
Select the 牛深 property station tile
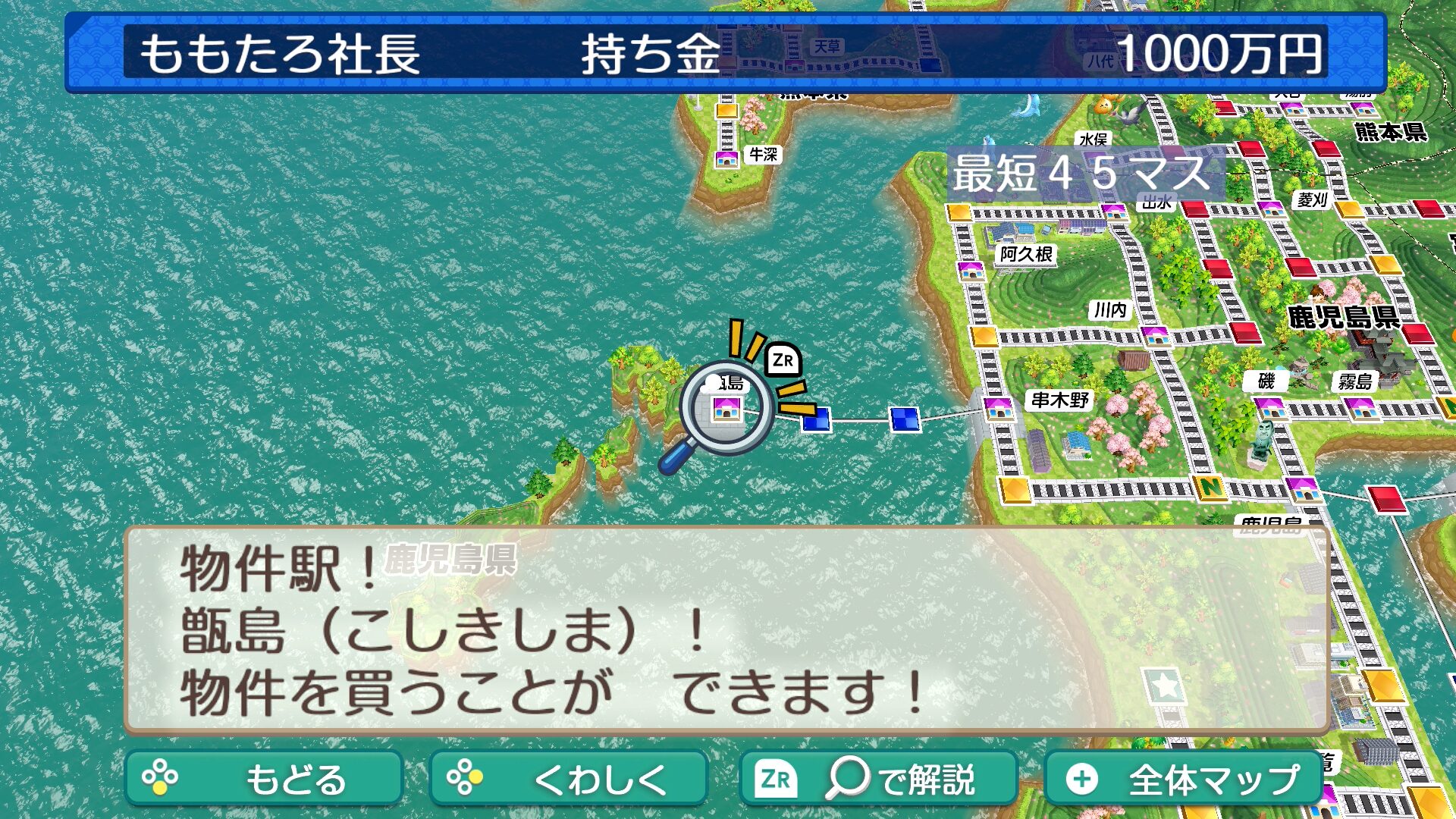(726, 158)
